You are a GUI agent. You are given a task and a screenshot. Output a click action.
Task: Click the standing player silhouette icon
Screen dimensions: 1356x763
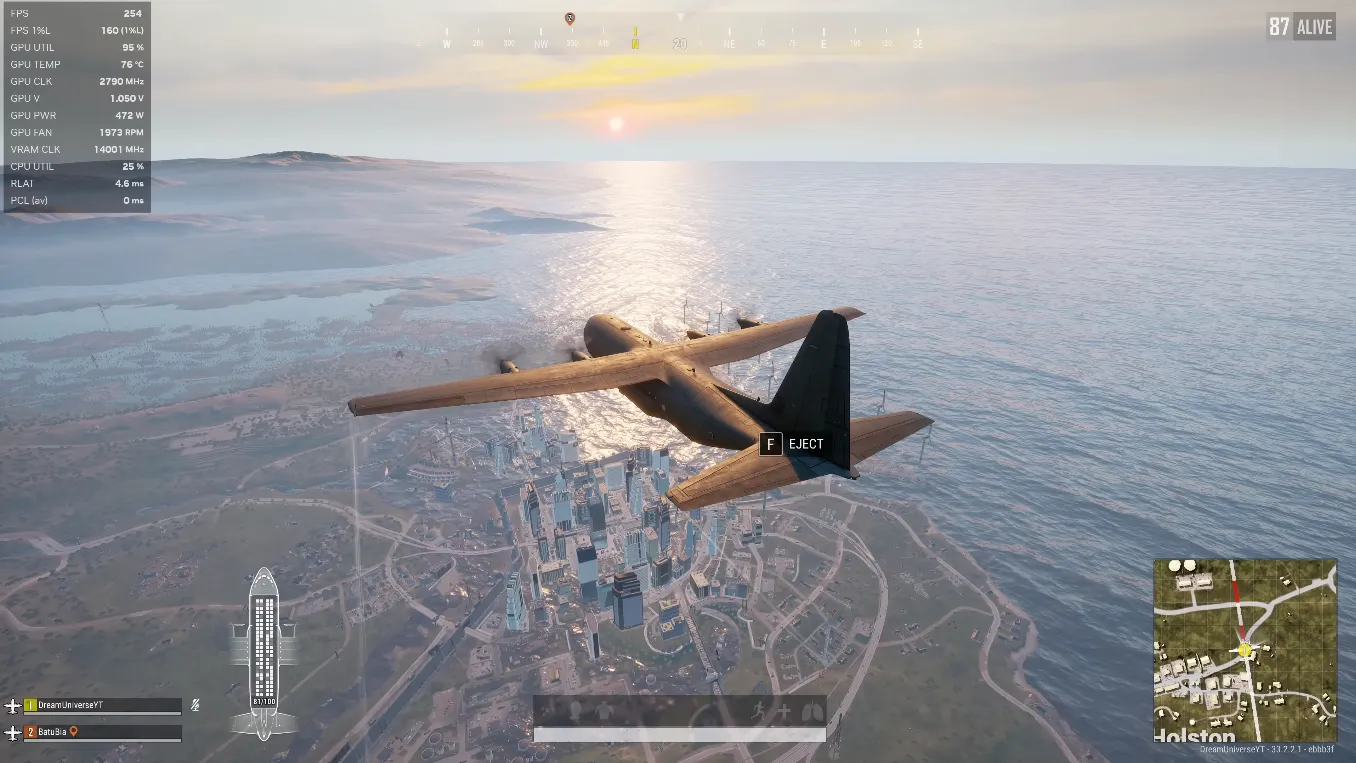(576, 710)
